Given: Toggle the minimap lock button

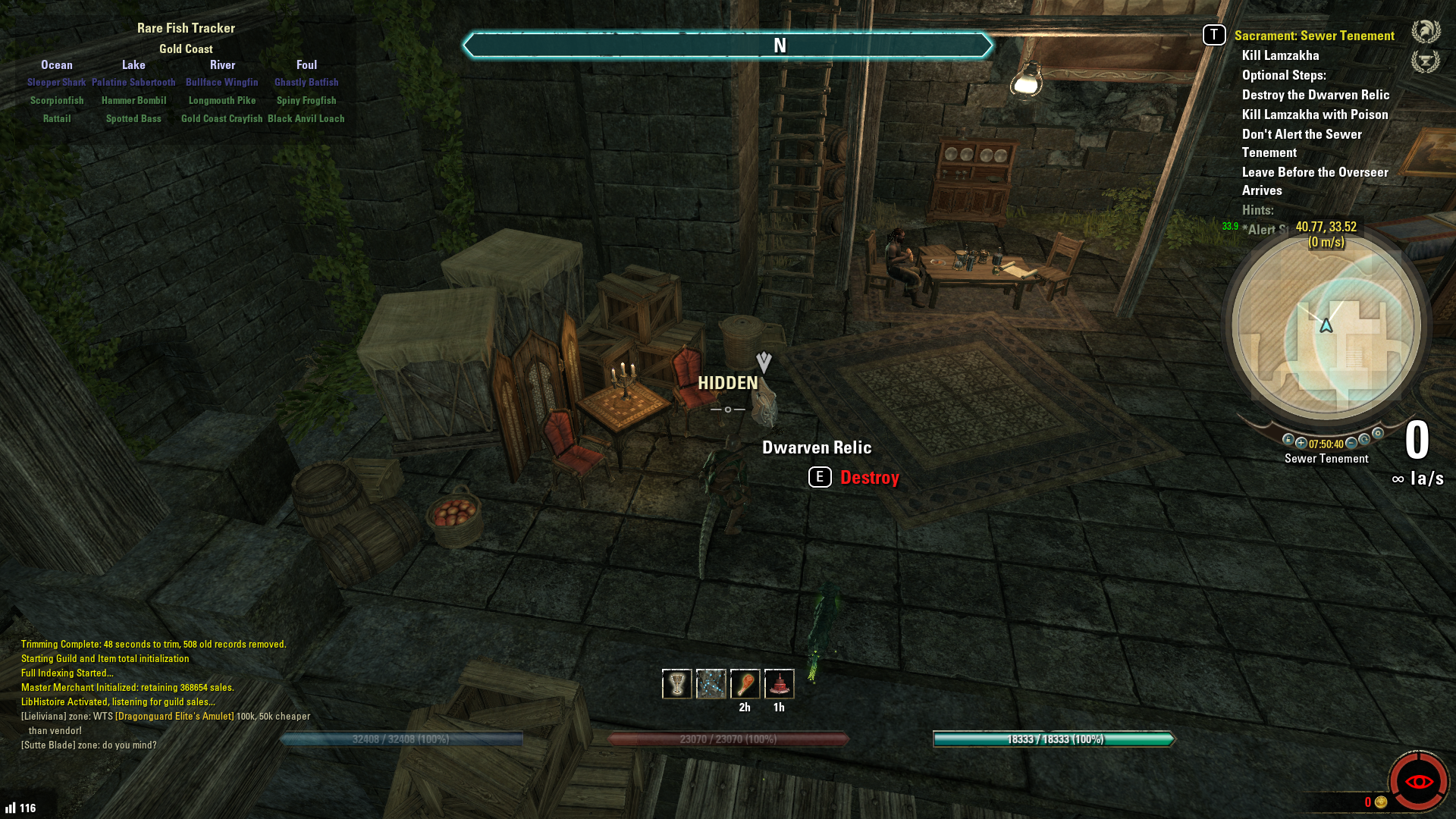Looking at the screenshot, I should (x=1288, y=440).
